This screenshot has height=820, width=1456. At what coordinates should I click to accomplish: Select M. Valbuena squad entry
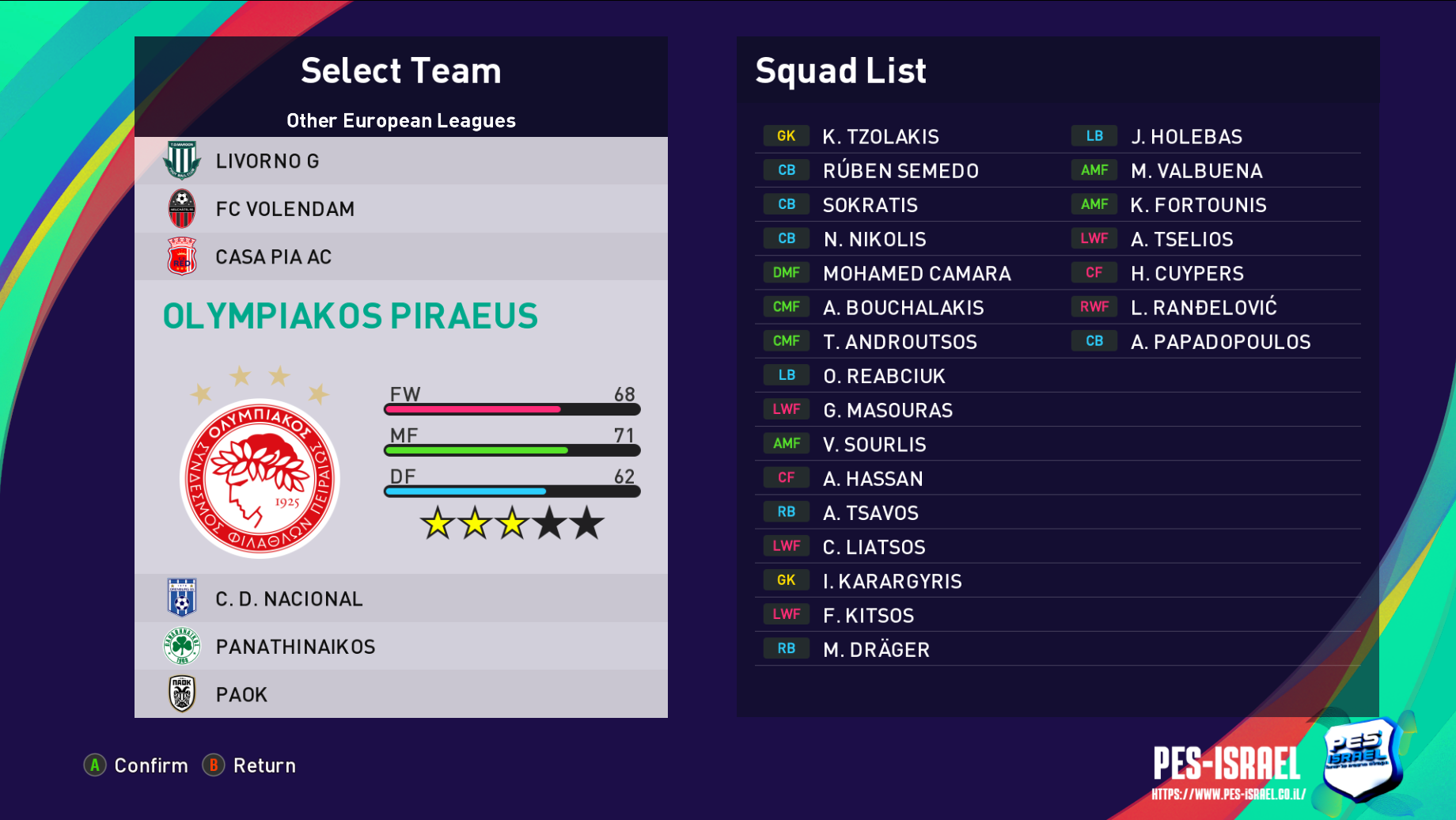1196,171
